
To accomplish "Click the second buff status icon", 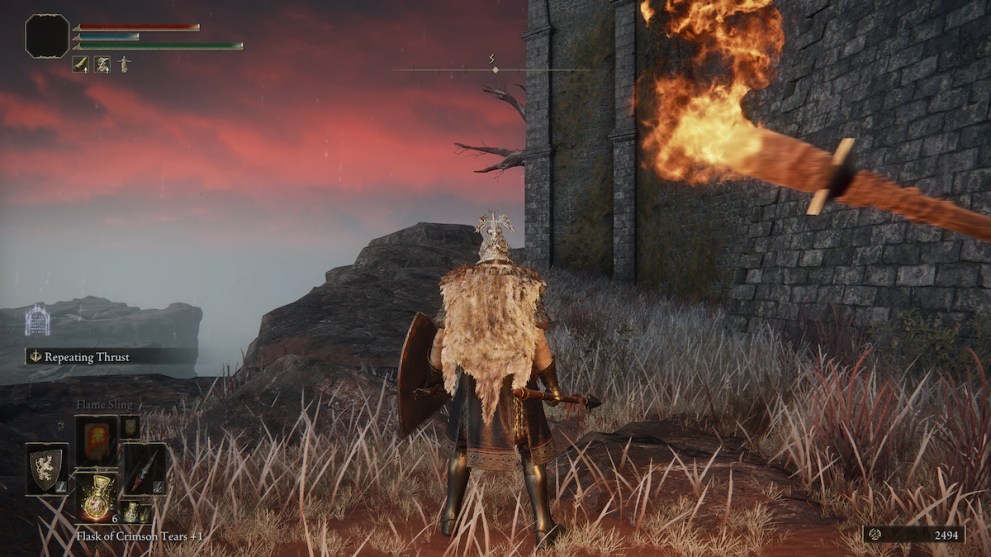I will [x=102, y=64].
